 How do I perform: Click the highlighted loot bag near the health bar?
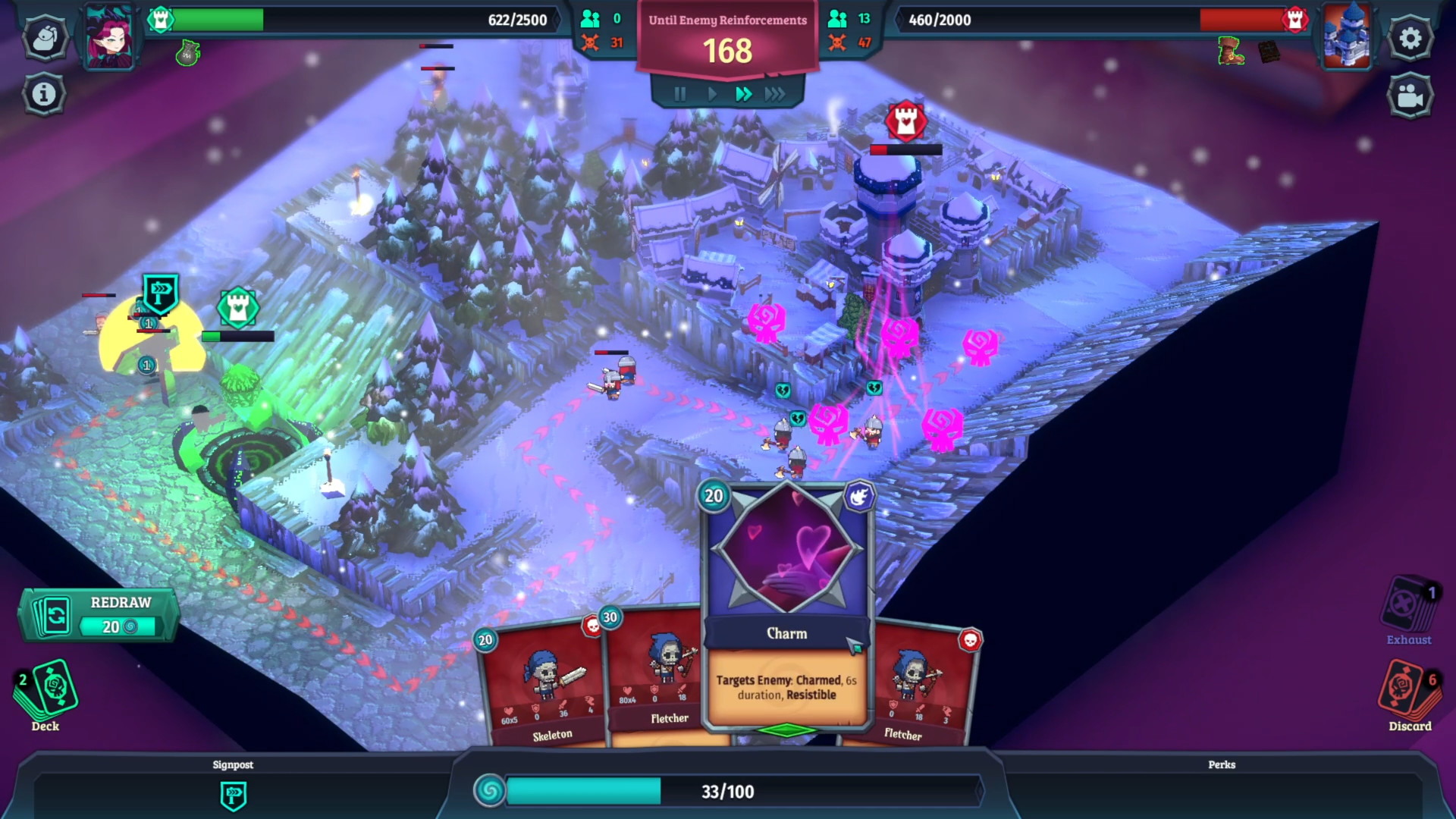187,55
